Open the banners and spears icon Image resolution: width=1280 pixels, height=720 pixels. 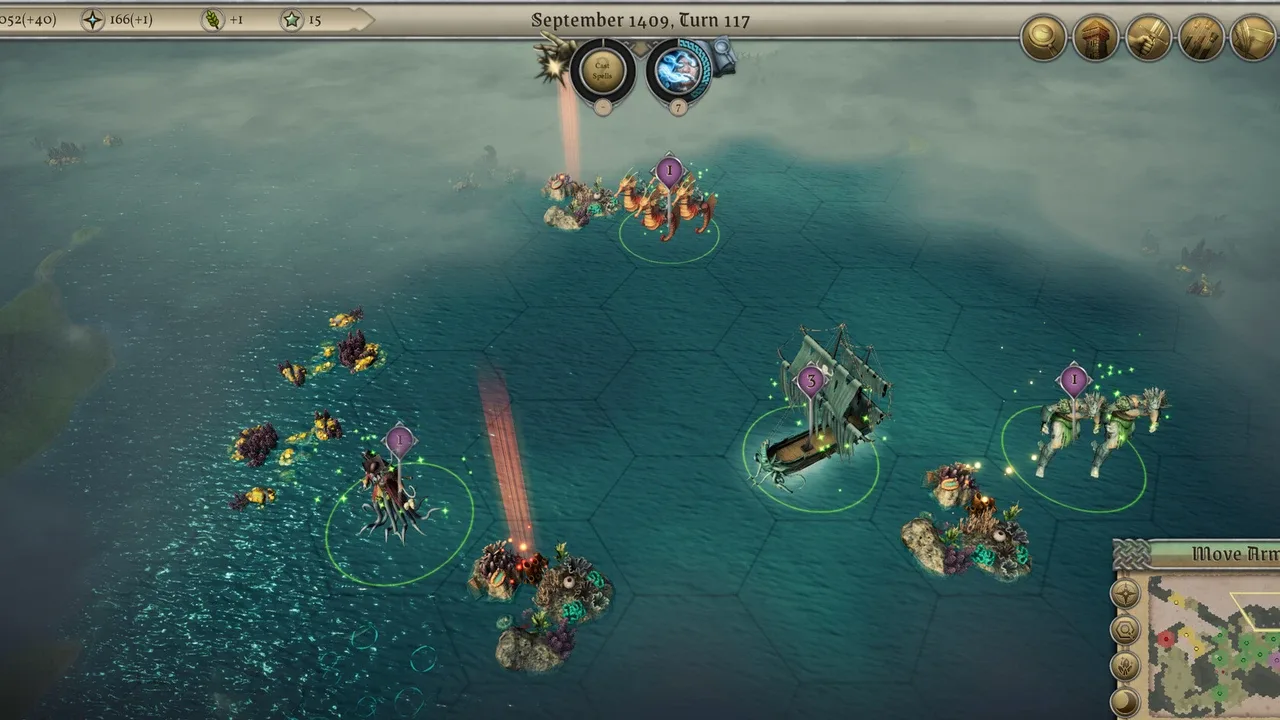tap(1201, 38)
